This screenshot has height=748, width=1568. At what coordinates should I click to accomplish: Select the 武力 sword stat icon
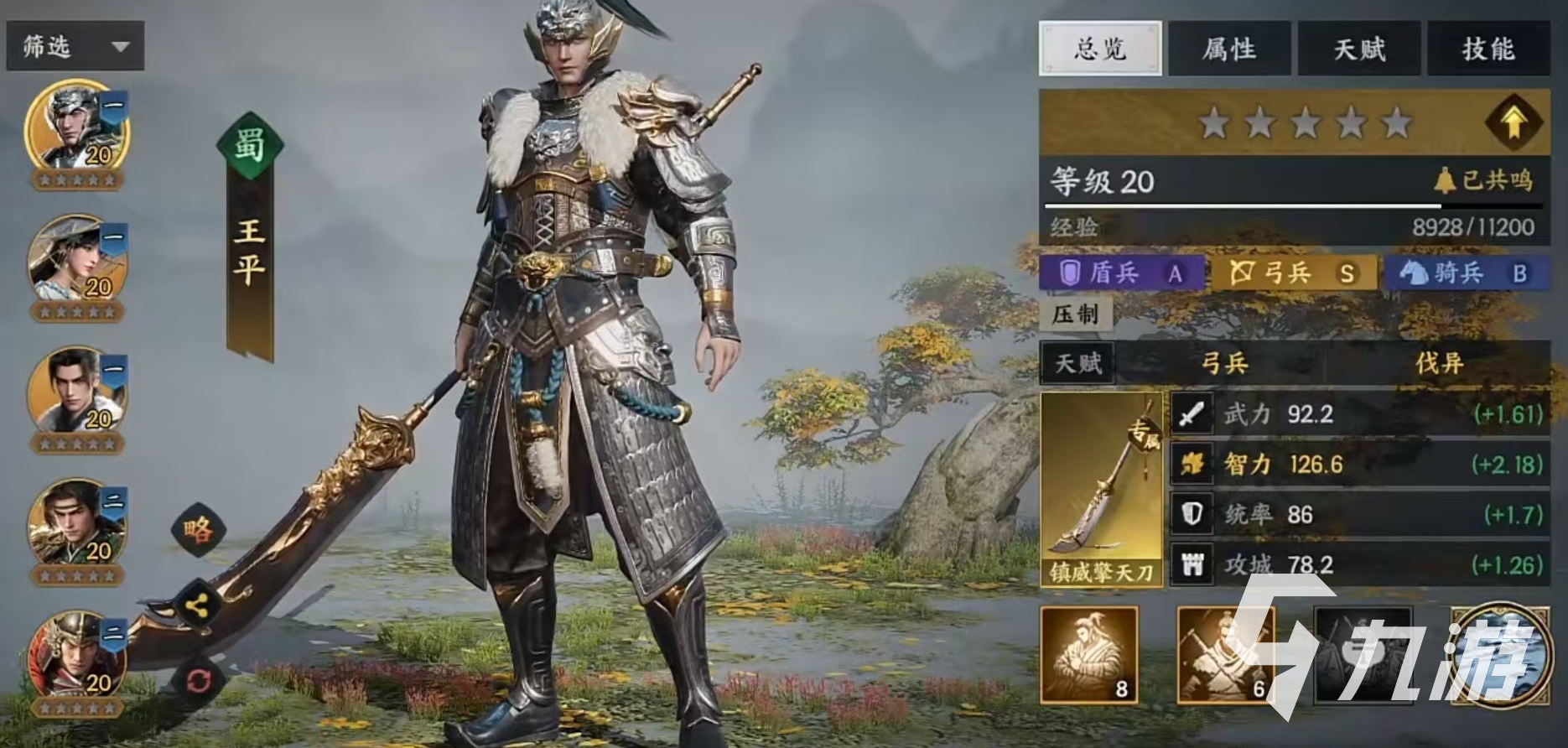tap(1192, 413)
